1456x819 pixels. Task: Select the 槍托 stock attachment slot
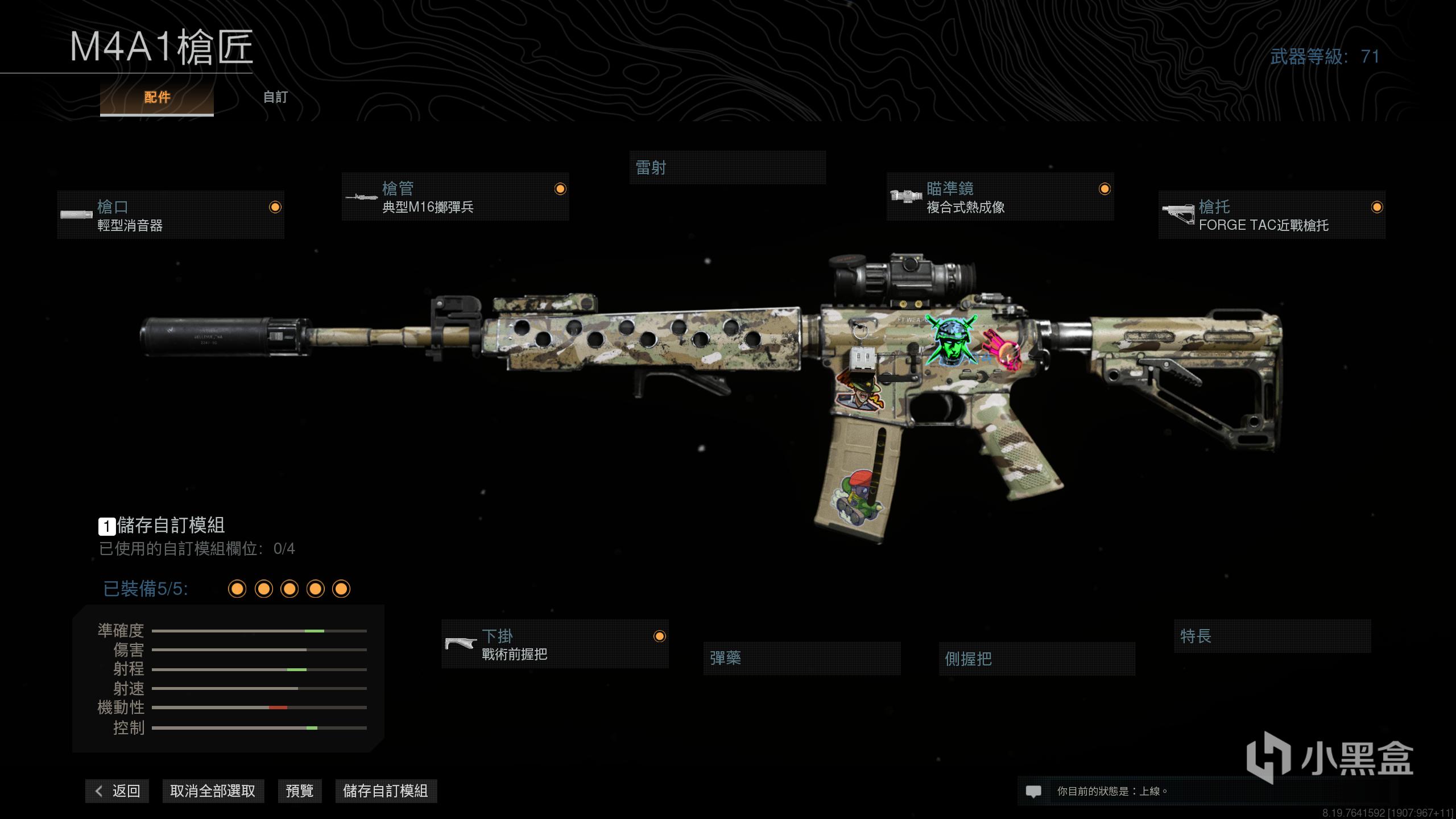(x=1272, y=215)
